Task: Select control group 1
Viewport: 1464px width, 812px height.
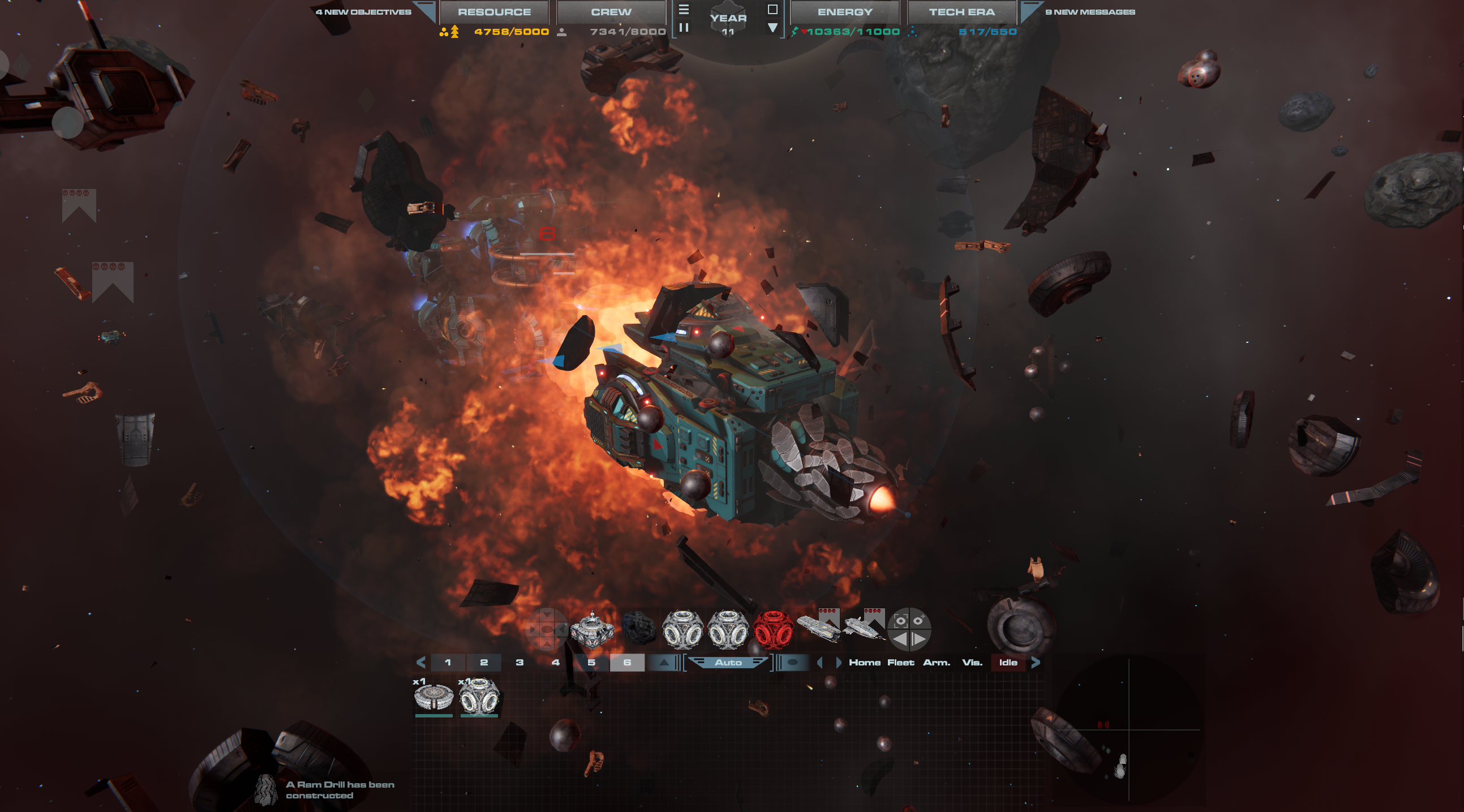Action: pos(448,663)
